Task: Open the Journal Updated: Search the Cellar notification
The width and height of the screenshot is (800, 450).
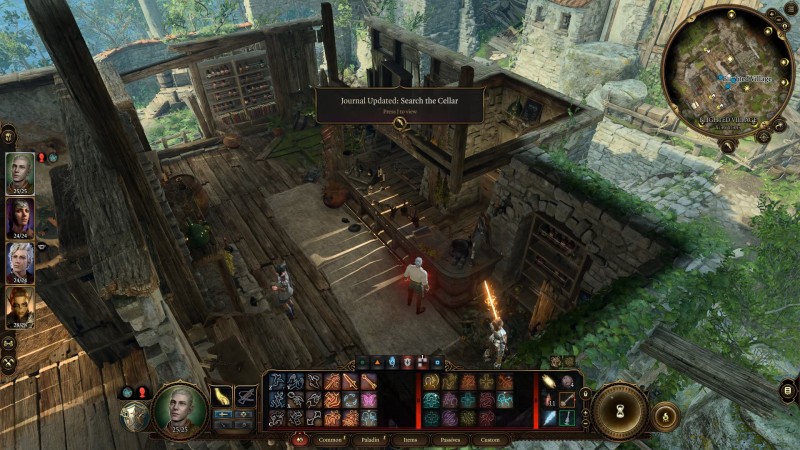Action: (x=400, y=106)
